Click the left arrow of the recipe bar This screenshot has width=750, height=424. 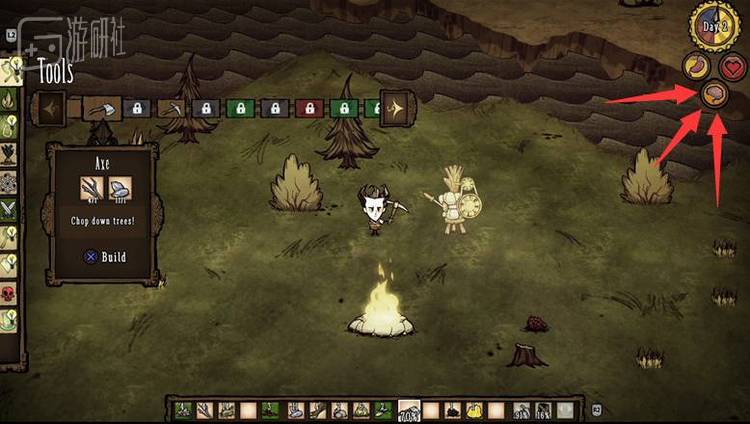point(50,107)
